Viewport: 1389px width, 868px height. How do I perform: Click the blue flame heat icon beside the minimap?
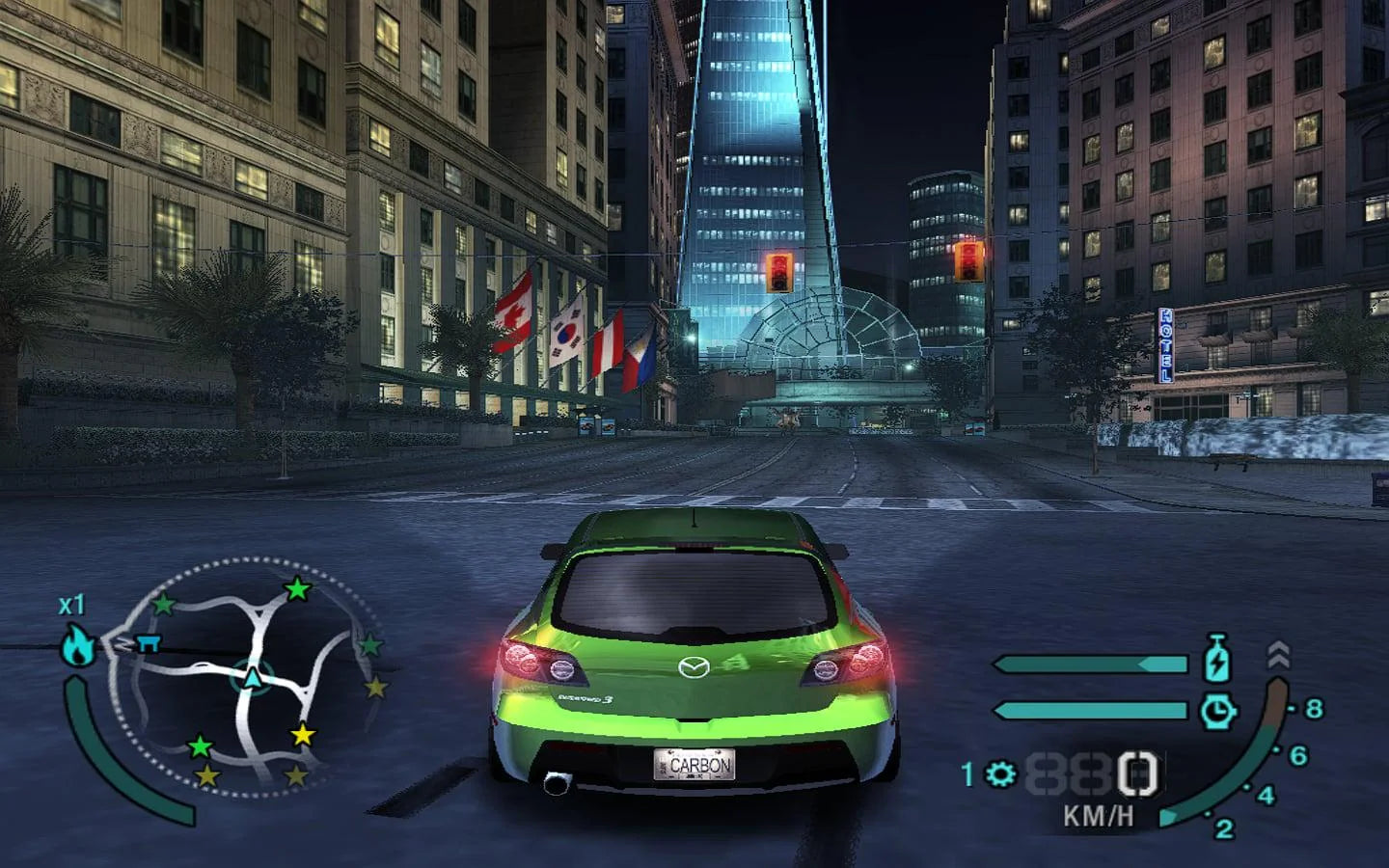tap(77, 644)
